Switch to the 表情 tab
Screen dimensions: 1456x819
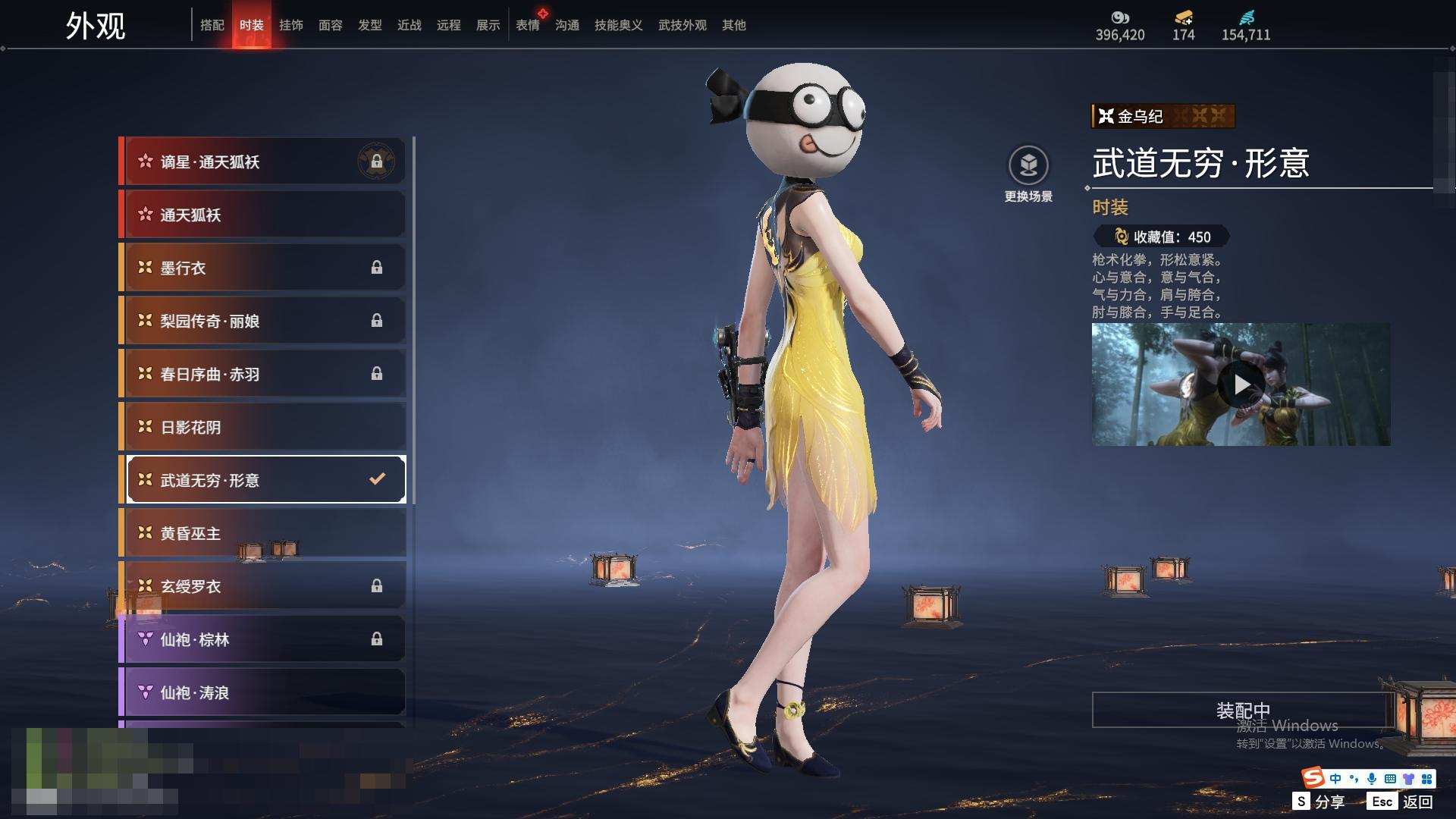527,25
